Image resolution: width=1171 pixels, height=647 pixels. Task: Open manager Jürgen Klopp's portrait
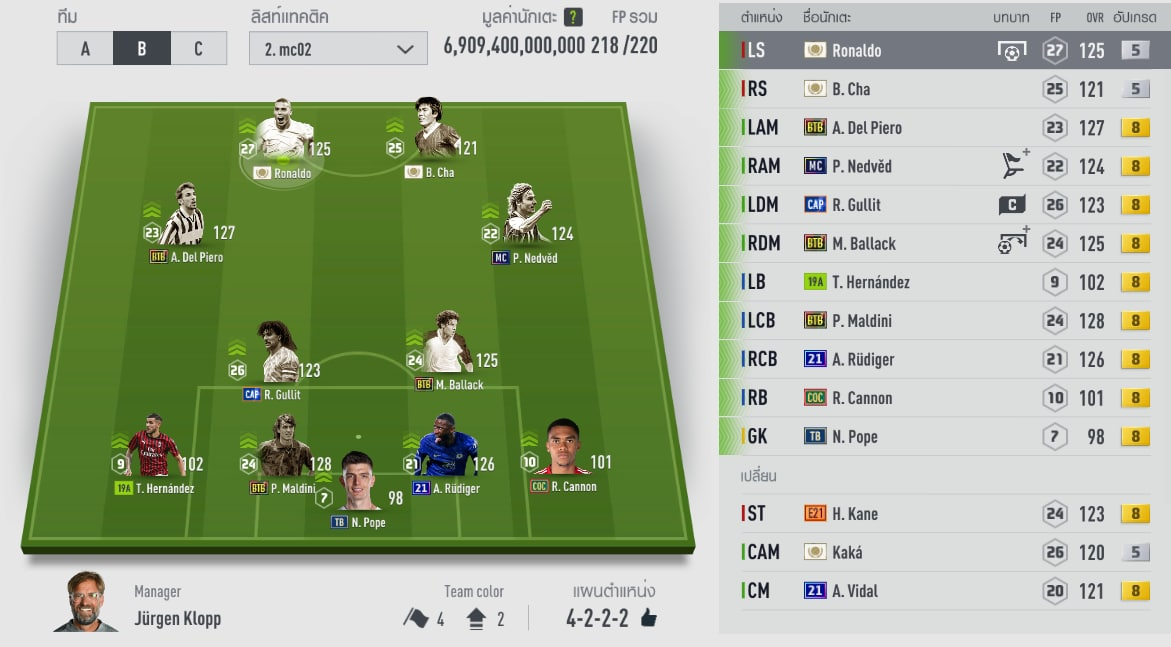(88, 603)
